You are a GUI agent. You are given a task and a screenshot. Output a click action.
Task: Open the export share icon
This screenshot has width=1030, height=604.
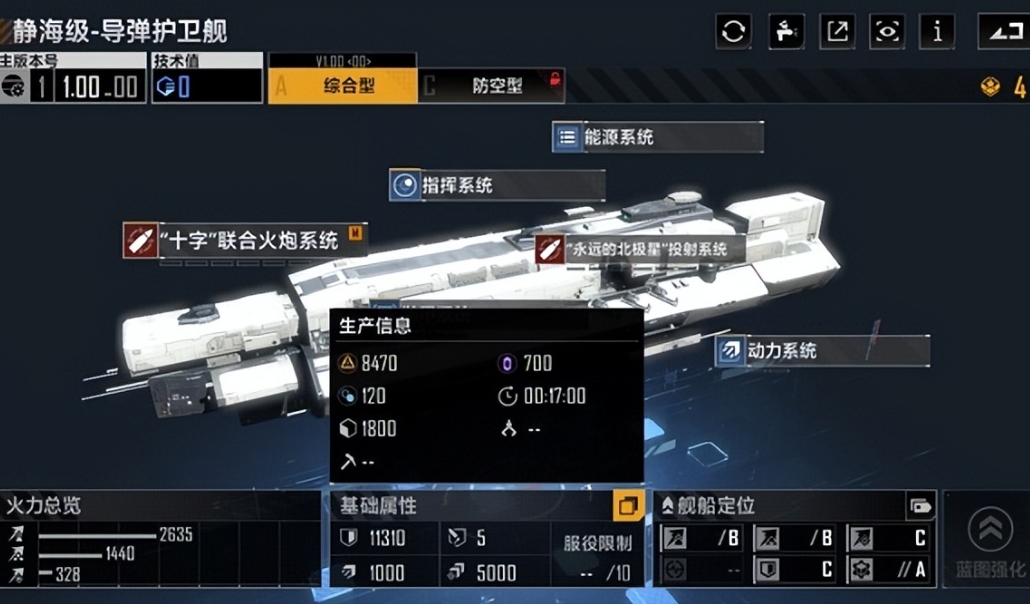[837, 31]
